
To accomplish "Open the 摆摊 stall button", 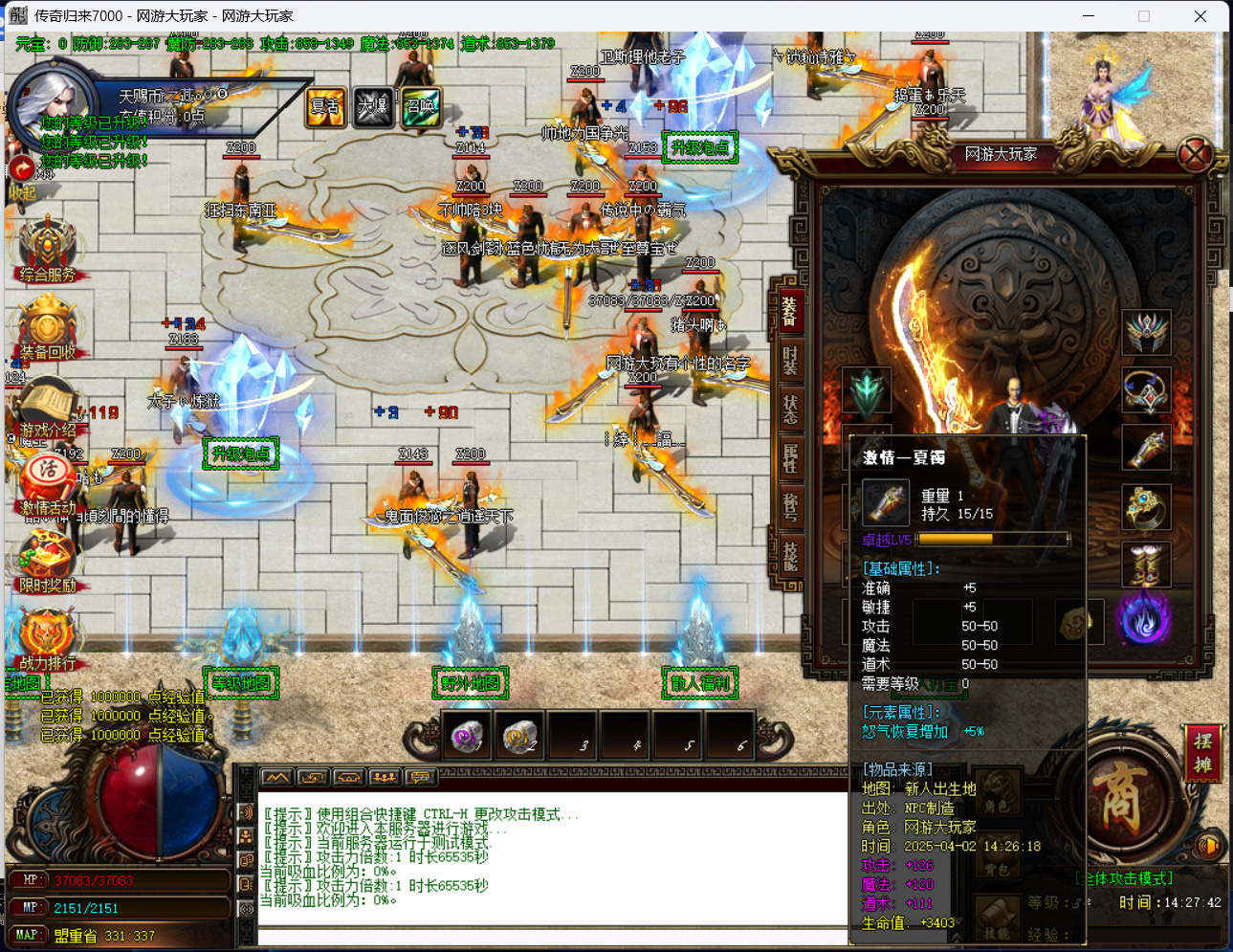I will coord(1202,752).
